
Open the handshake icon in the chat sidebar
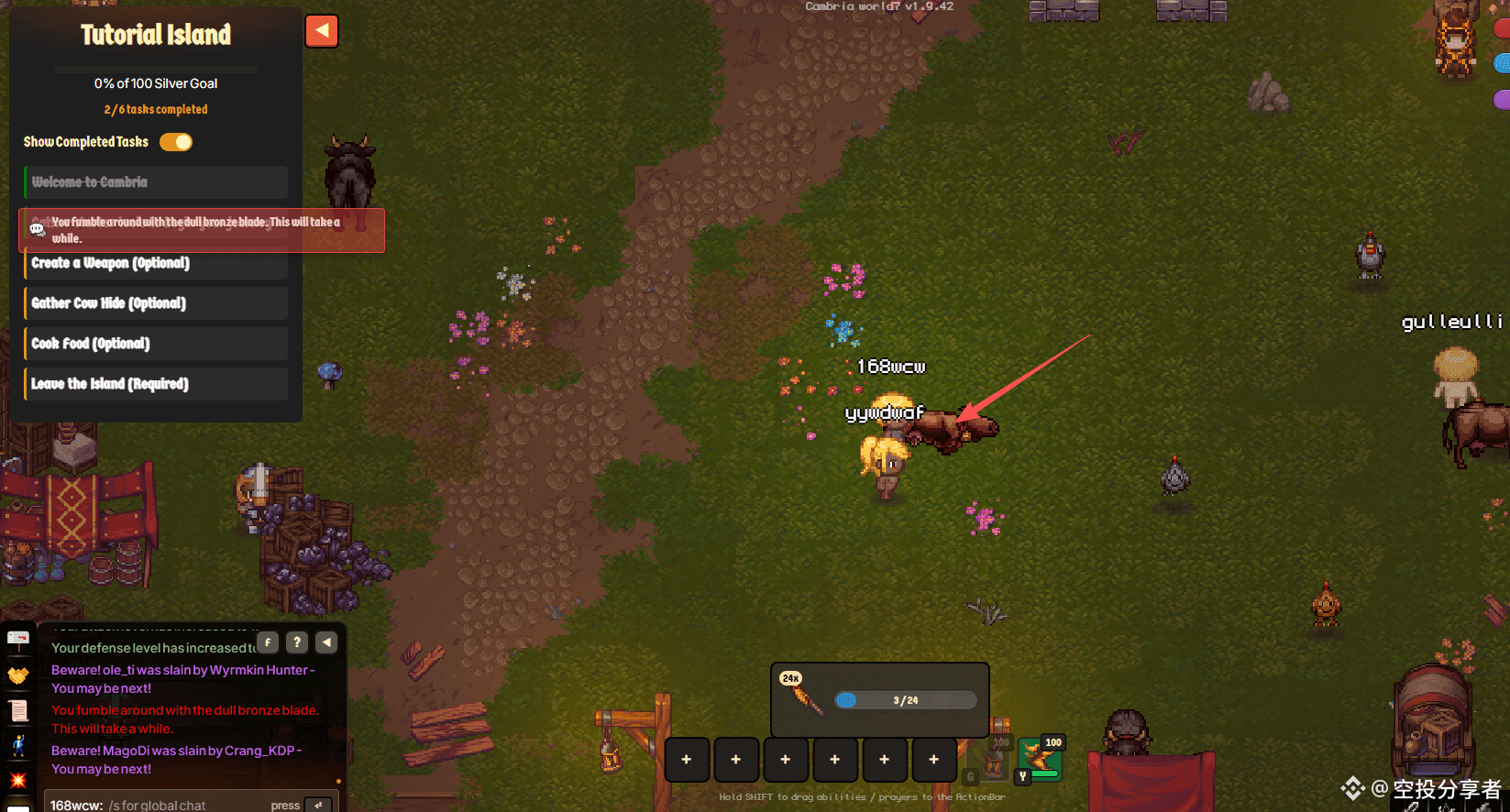(18, 675)
